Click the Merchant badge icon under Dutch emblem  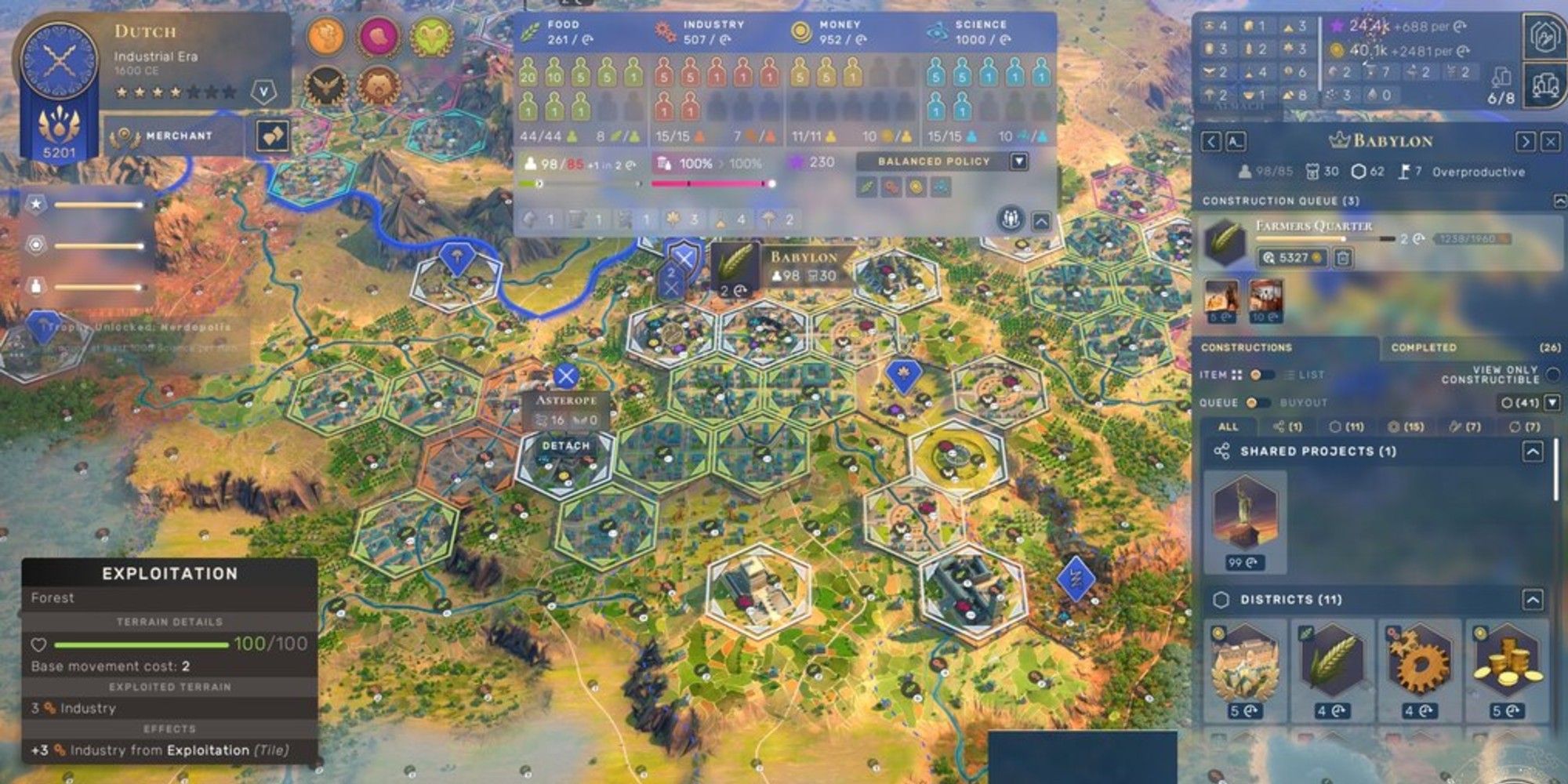tap(125, 135)
